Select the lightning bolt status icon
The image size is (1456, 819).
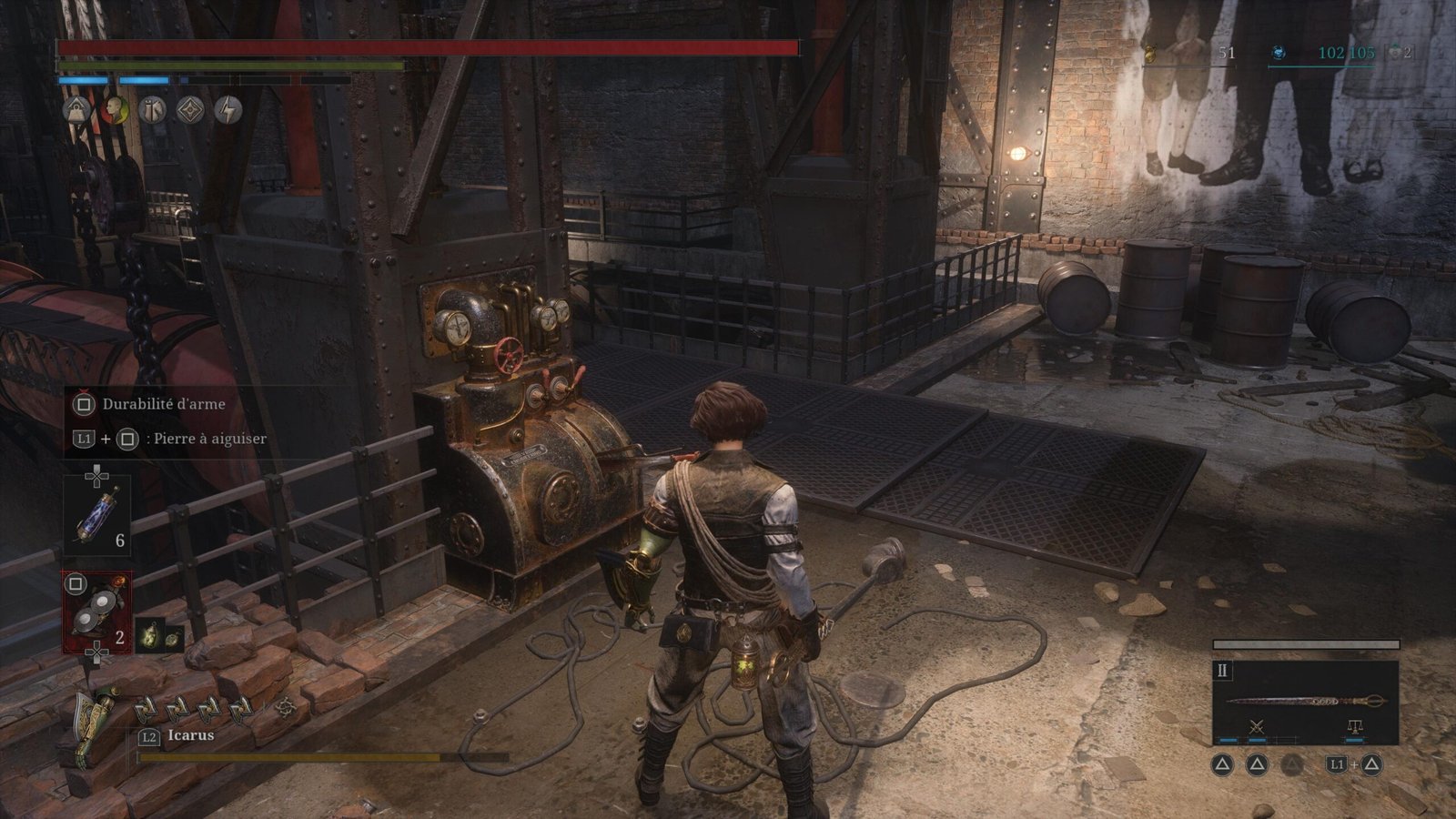[x=227, y=110]
